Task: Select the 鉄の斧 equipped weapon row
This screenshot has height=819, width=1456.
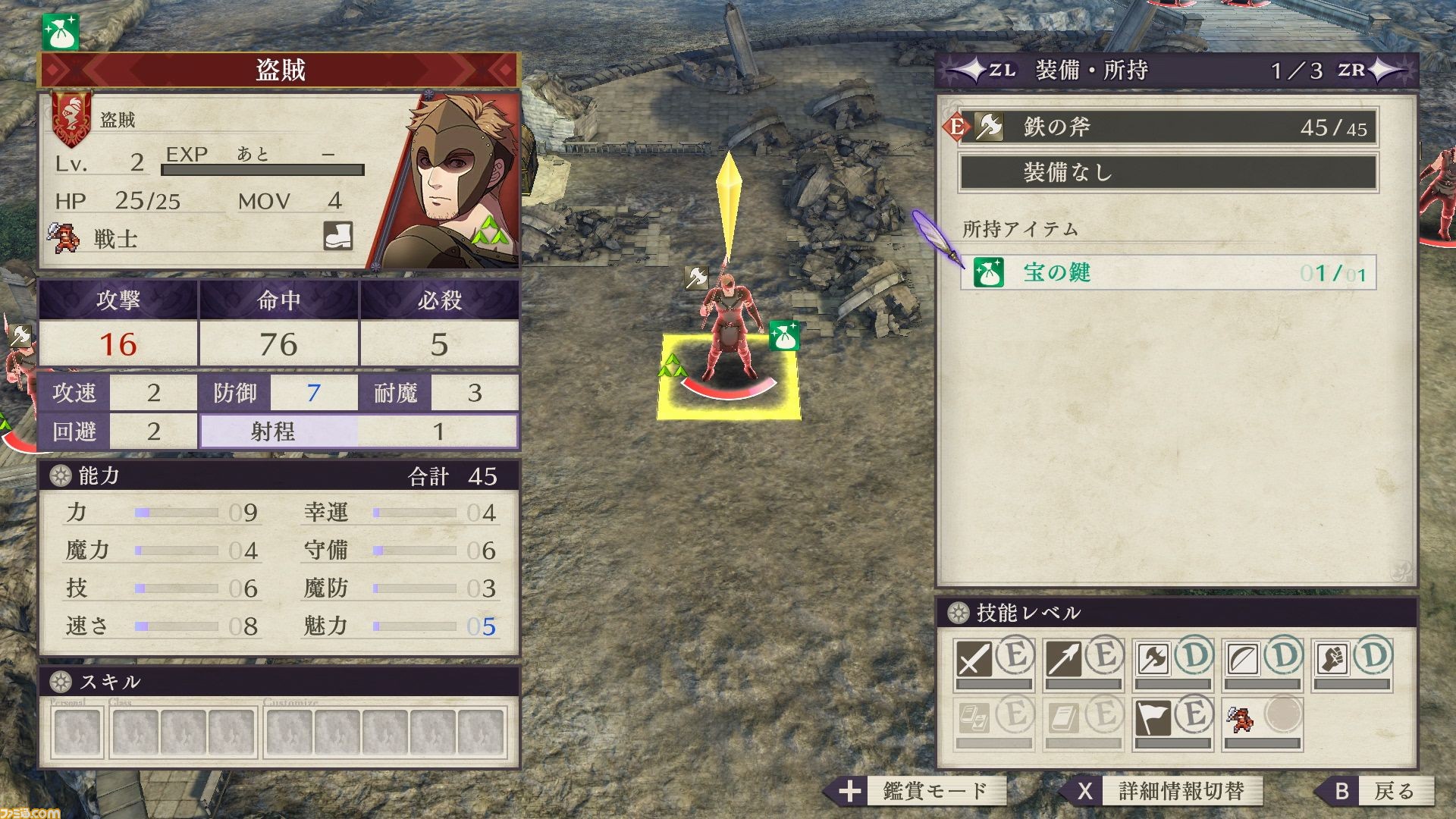Action: point(1168,127)
